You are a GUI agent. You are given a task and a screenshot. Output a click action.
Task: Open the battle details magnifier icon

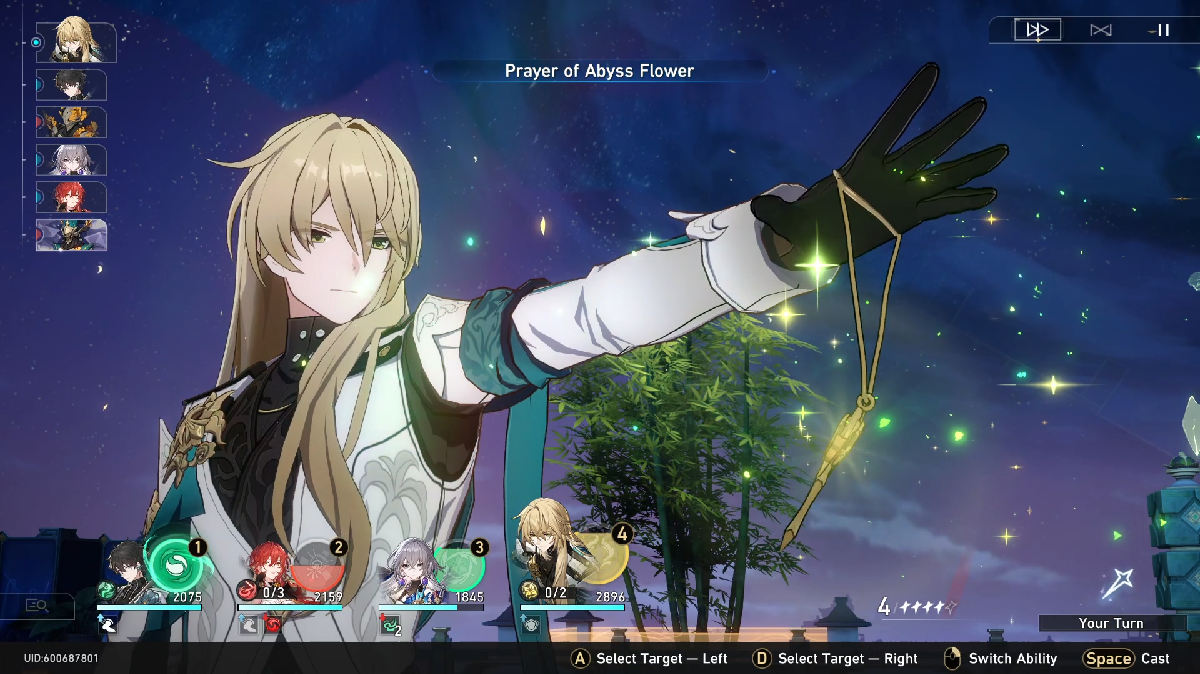click(x=37, y=605)
